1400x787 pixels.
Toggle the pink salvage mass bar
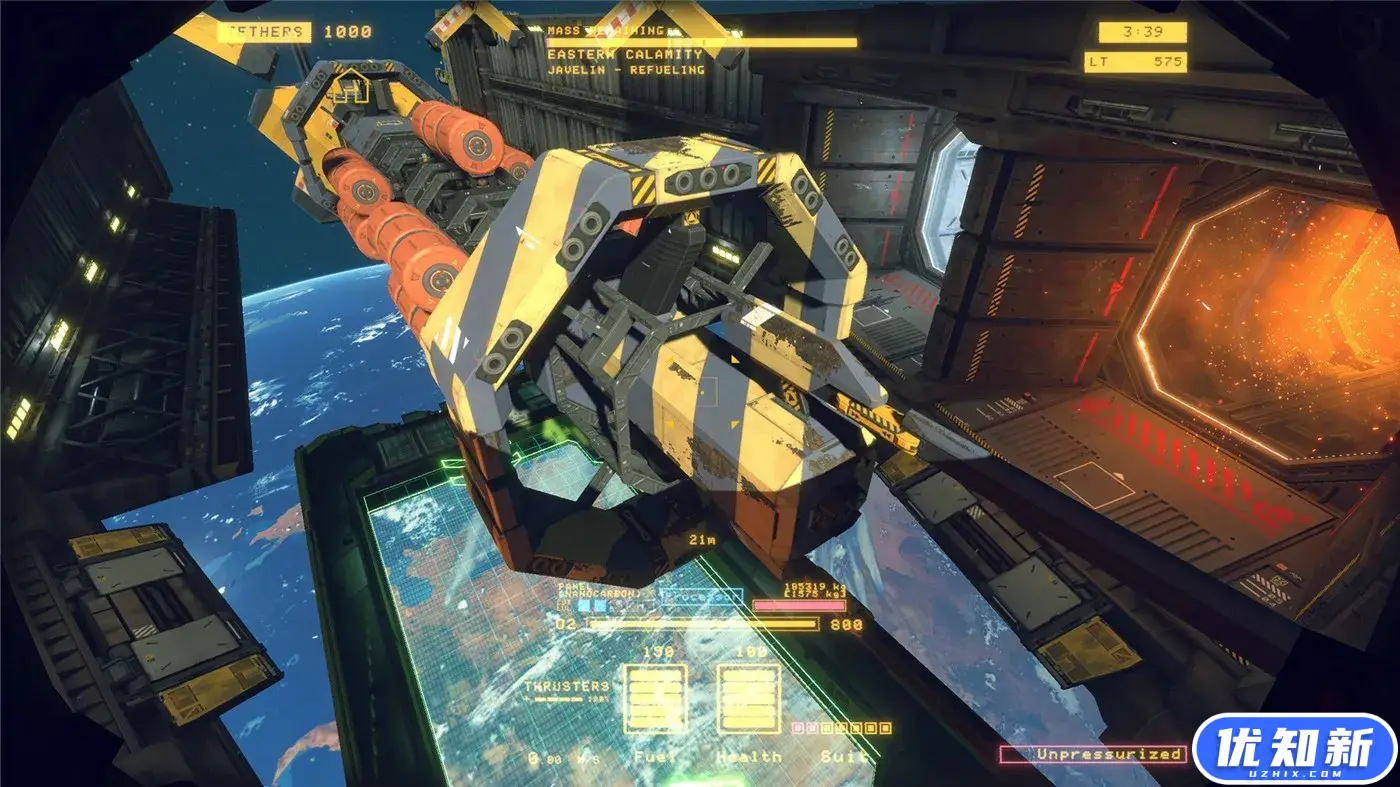pyautogui.click(x=801, y=603)
